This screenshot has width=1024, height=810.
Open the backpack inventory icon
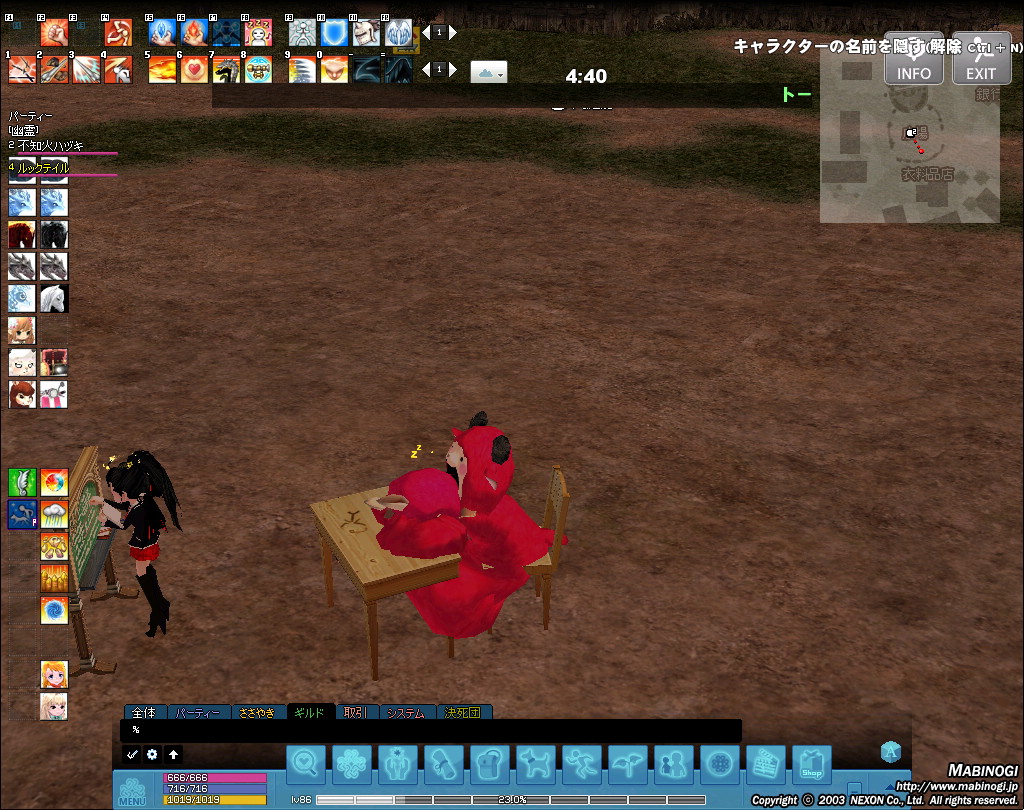click(490, 765)
